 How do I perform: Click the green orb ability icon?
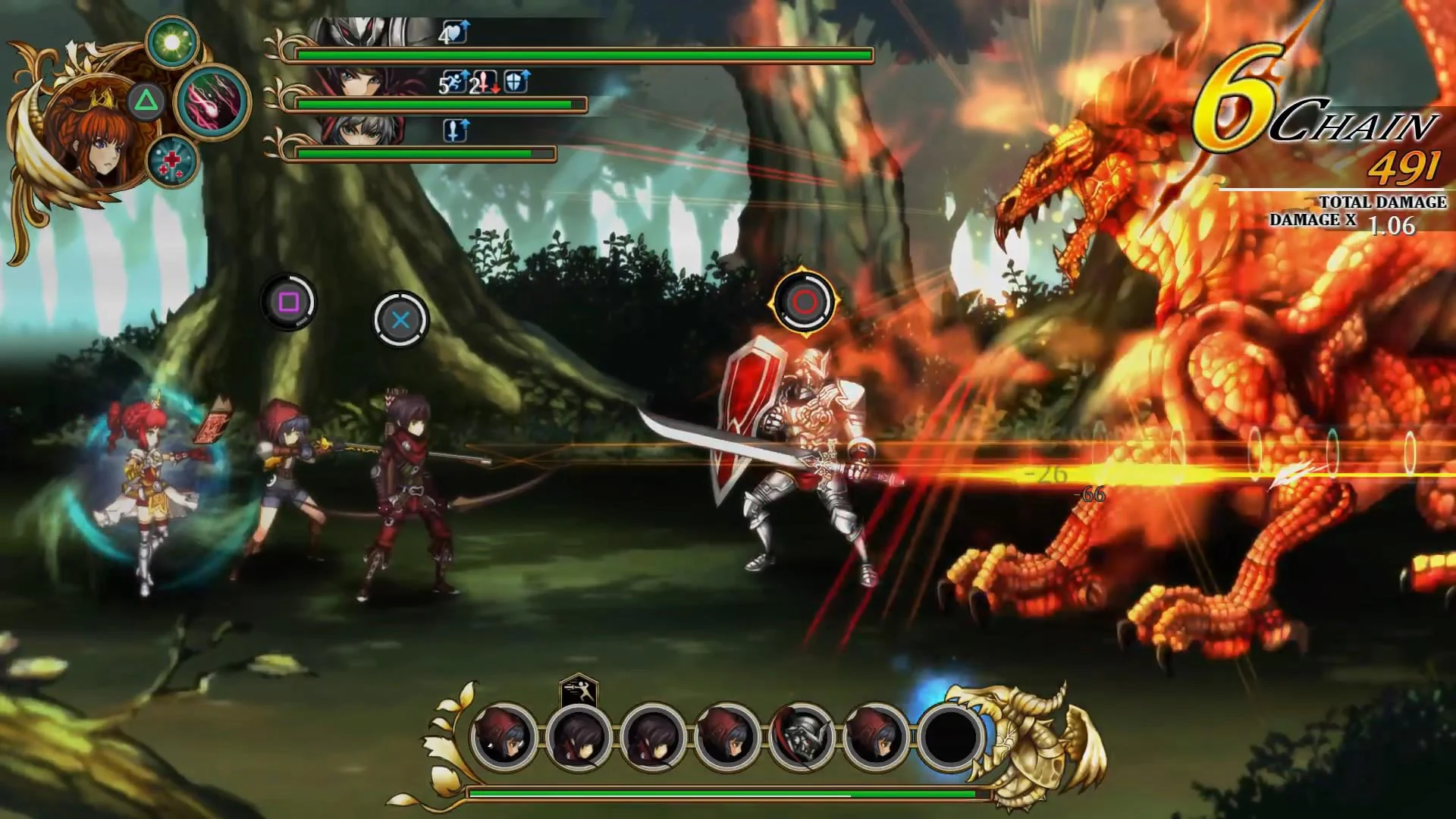(171, 42)
